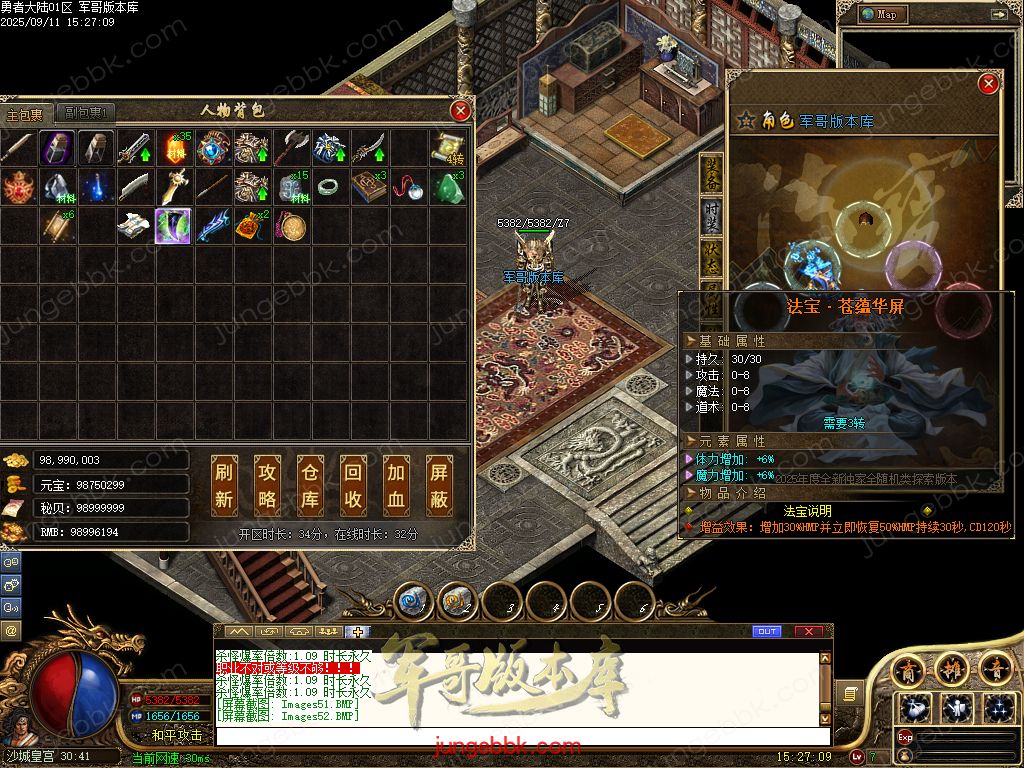Viewport: 1024px width, 768px height.
Task: Close the character panel
Action: (x=988, y=84)
